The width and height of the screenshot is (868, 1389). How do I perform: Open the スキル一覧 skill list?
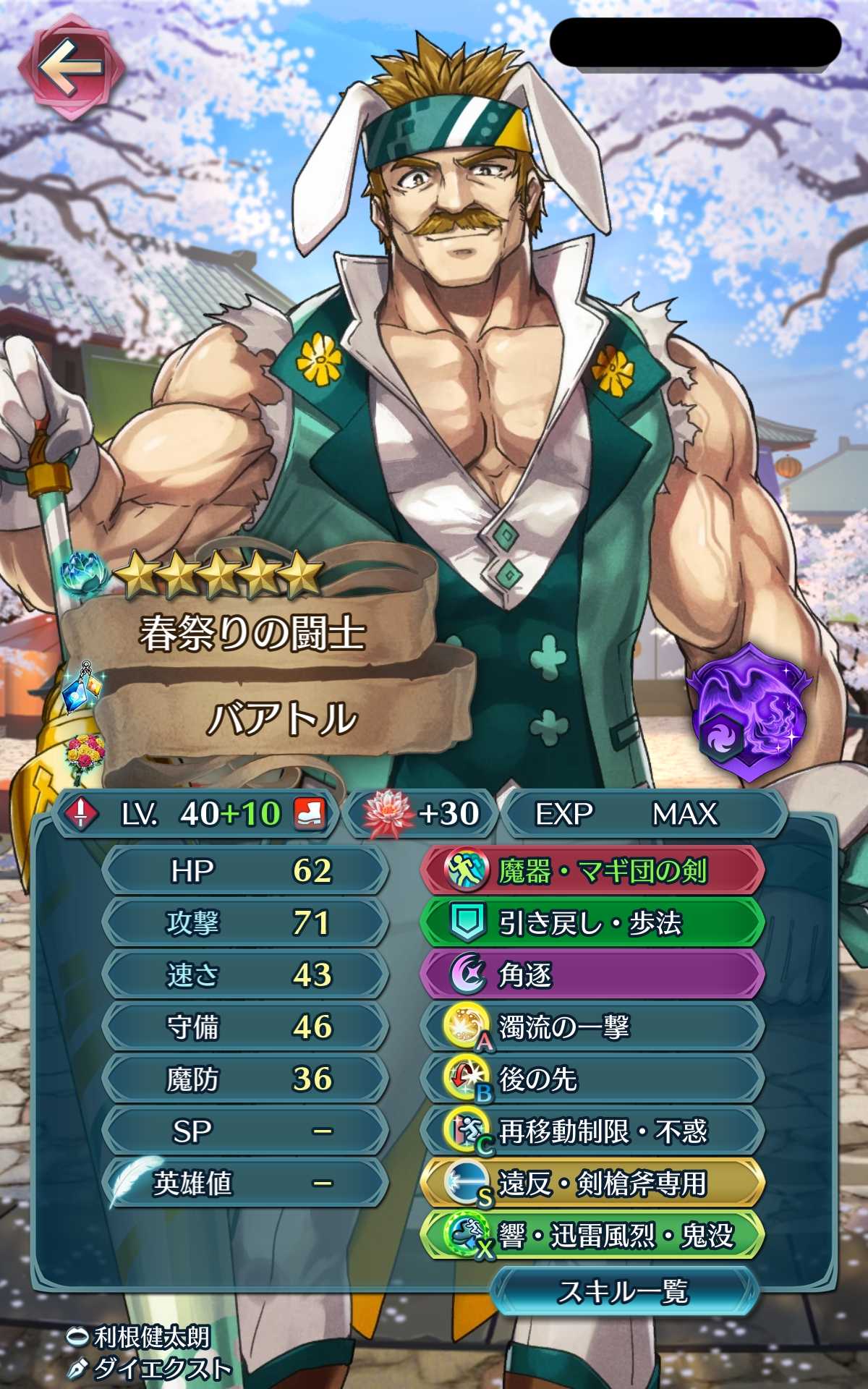(x=624, y=1291)
